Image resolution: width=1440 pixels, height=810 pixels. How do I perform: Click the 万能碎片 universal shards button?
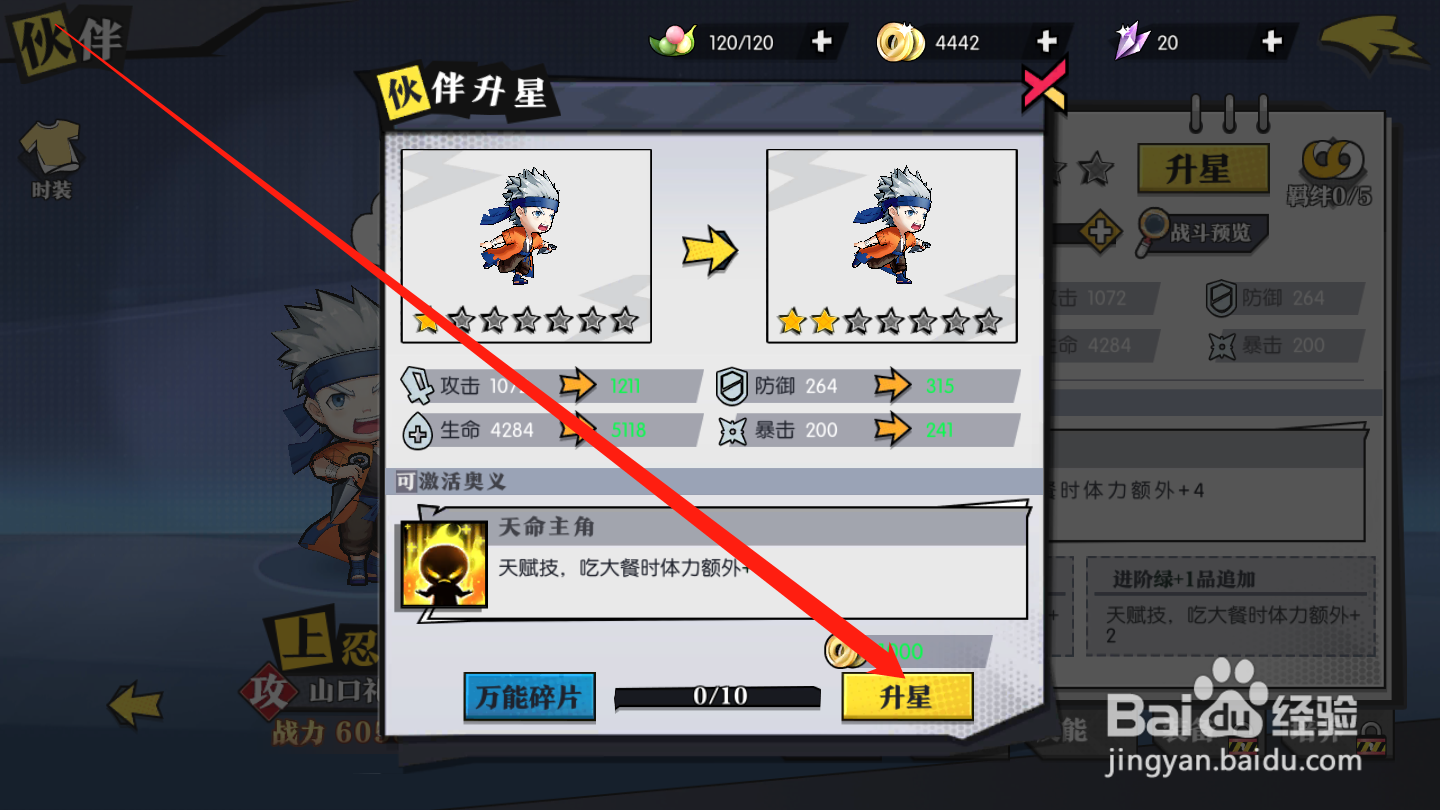pos(529,698)
